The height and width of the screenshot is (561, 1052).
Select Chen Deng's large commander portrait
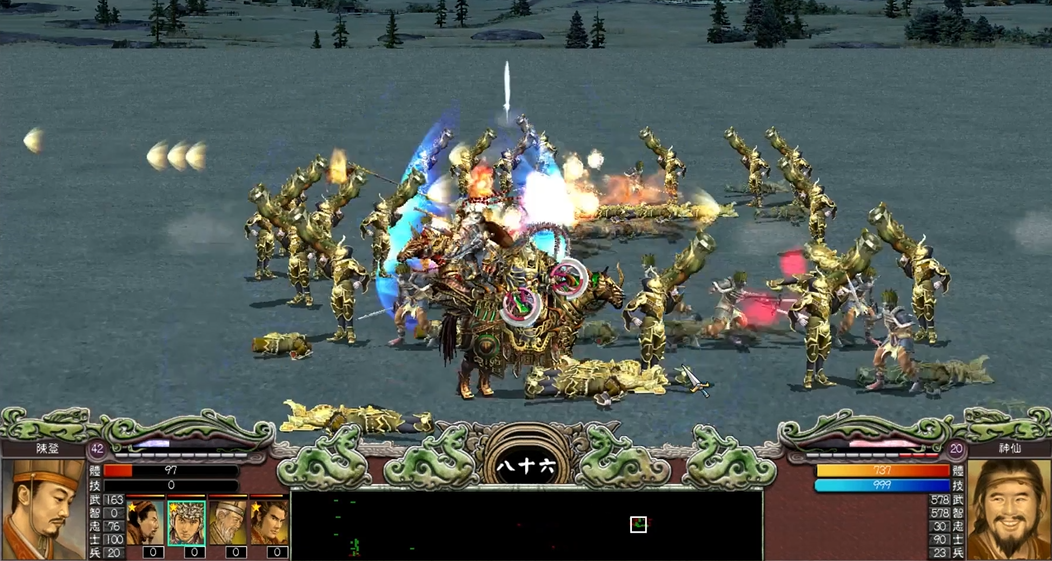pos(43,509)
